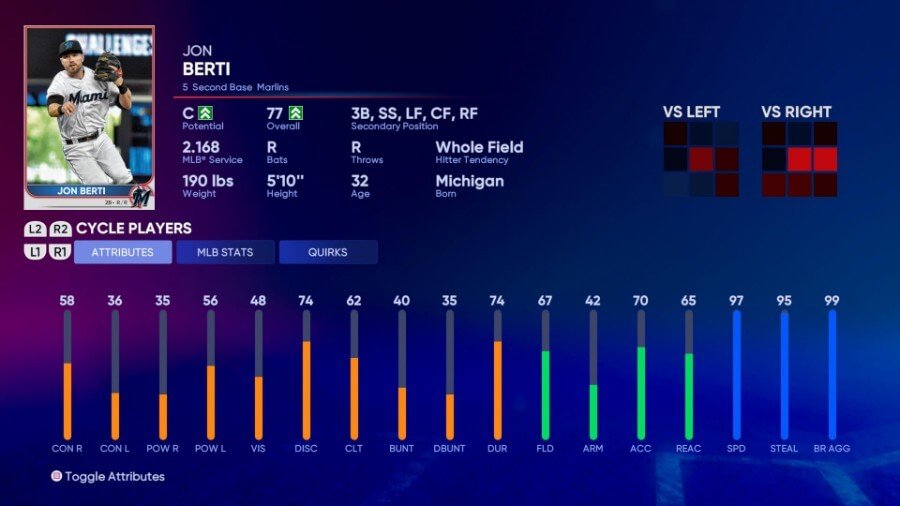Select the Jon Berti player card
900x506 pixels.
click(89, 117)
